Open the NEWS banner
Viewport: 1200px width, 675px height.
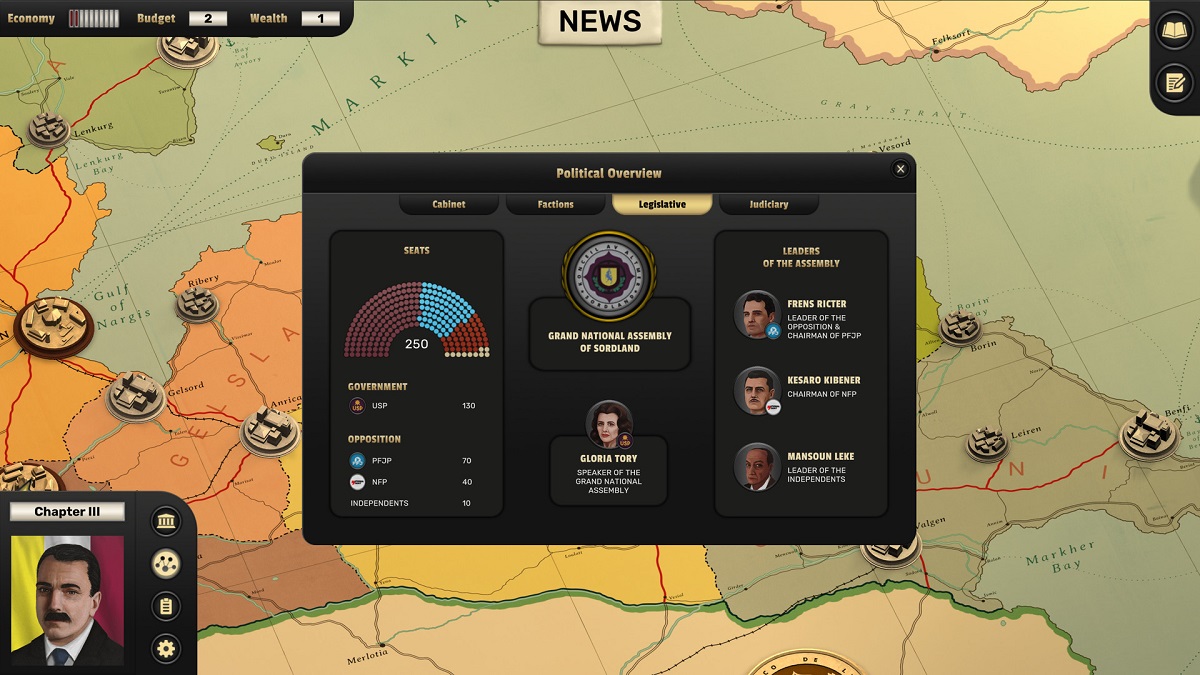pos(600,21)
